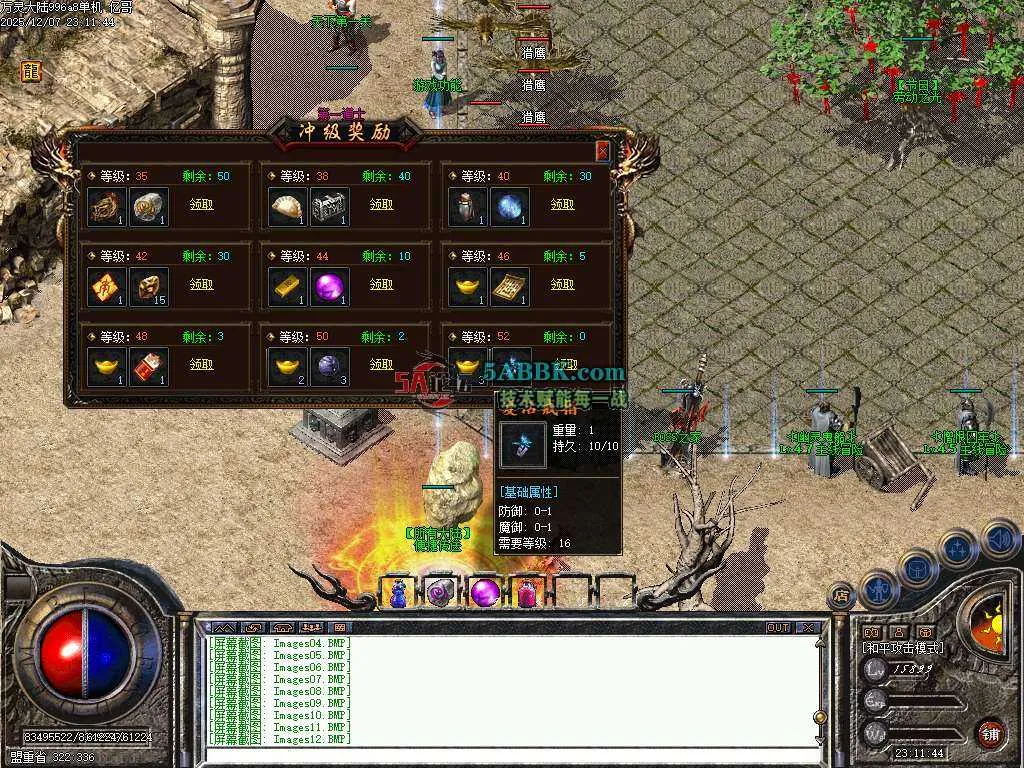Image resolution: width=1024 pixels, height=768 pixels.
Task: Claim the level 40 reward via 领取
Action: point(562,204)
